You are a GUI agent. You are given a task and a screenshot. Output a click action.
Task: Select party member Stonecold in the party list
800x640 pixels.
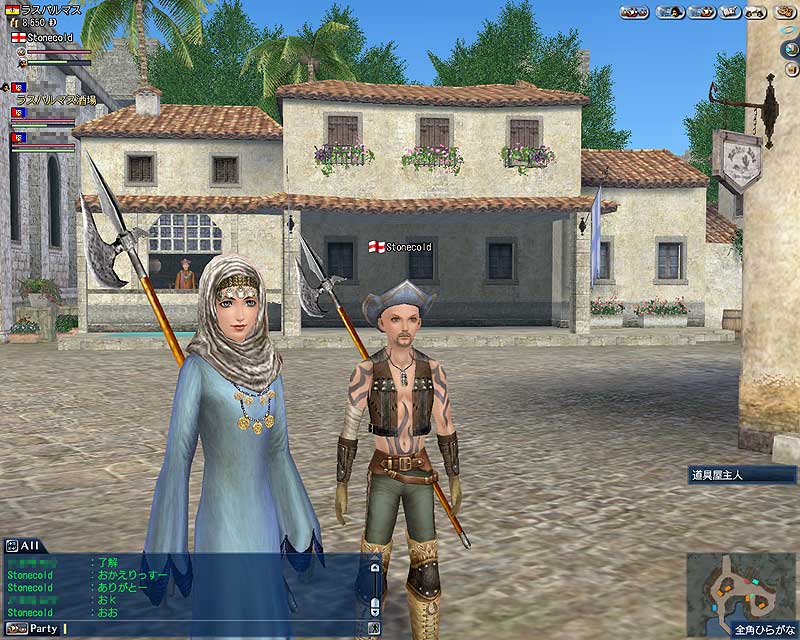pos(49,37)
